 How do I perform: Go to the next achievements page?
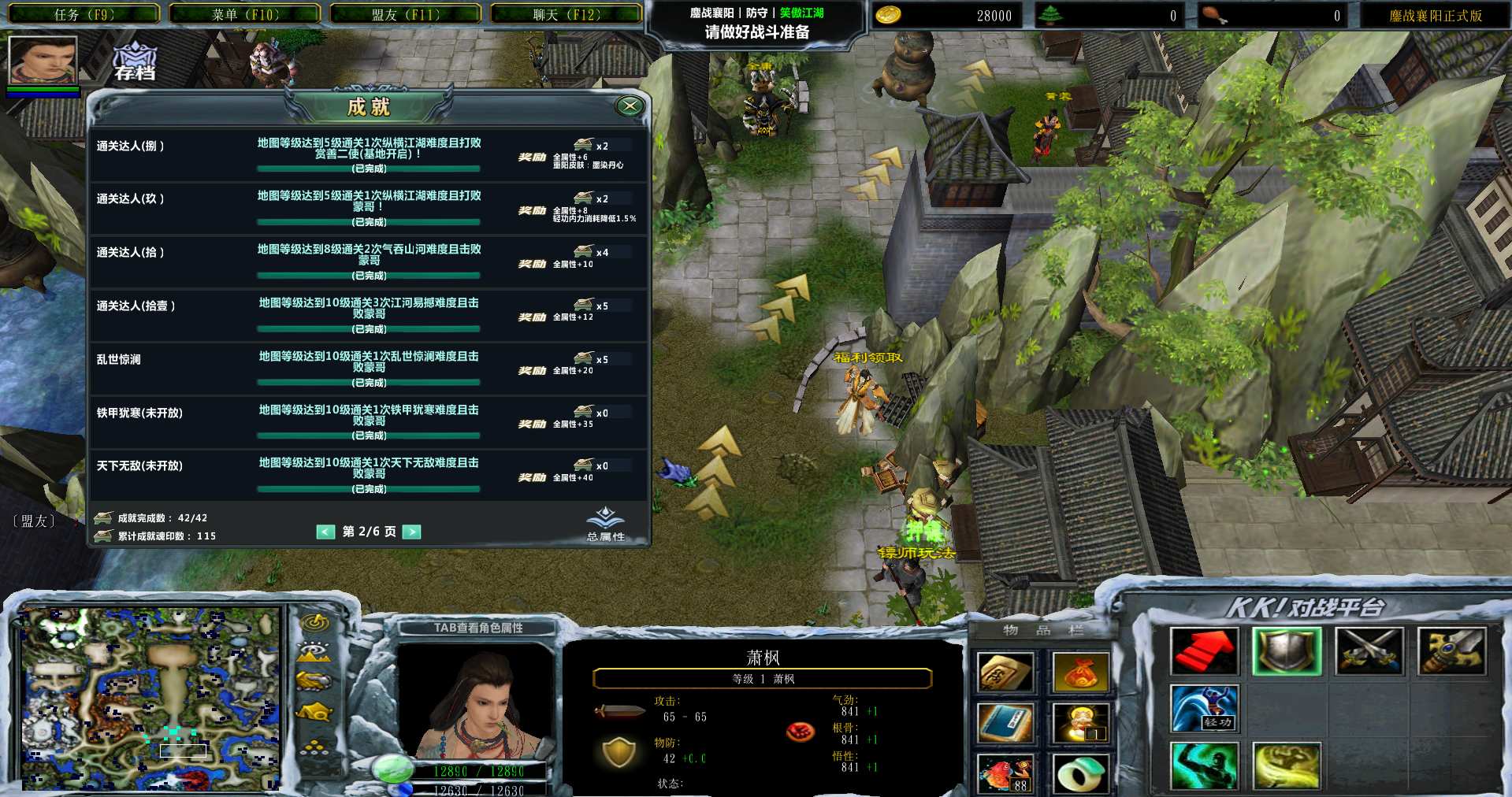[x=411, y=532]
